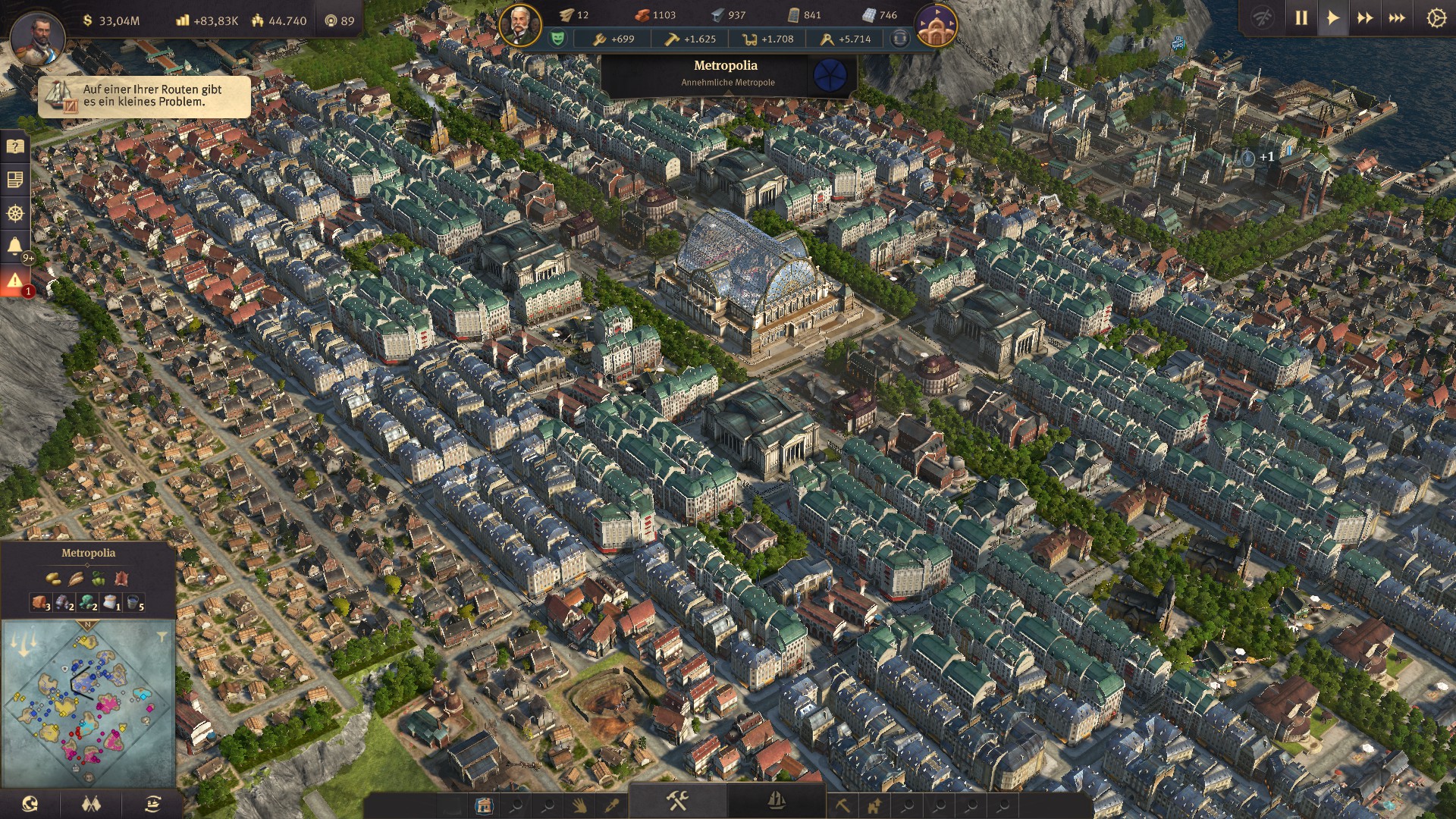Pause the game
1456x819 pixels.
(x=1301, y=18)
